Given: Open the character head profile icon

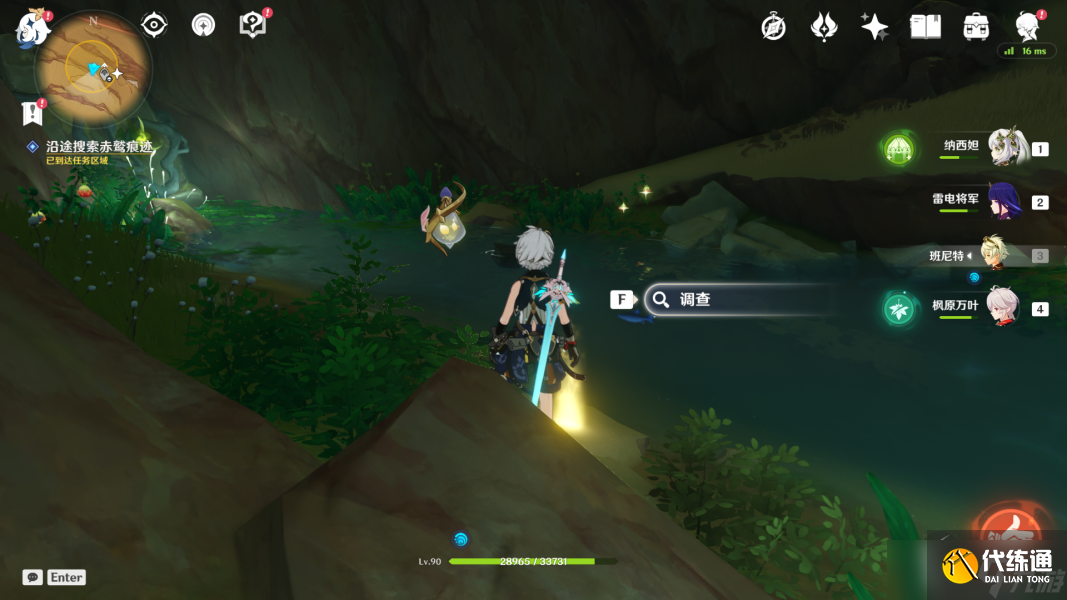Looking at the screenshot, I should [1026, 27].
